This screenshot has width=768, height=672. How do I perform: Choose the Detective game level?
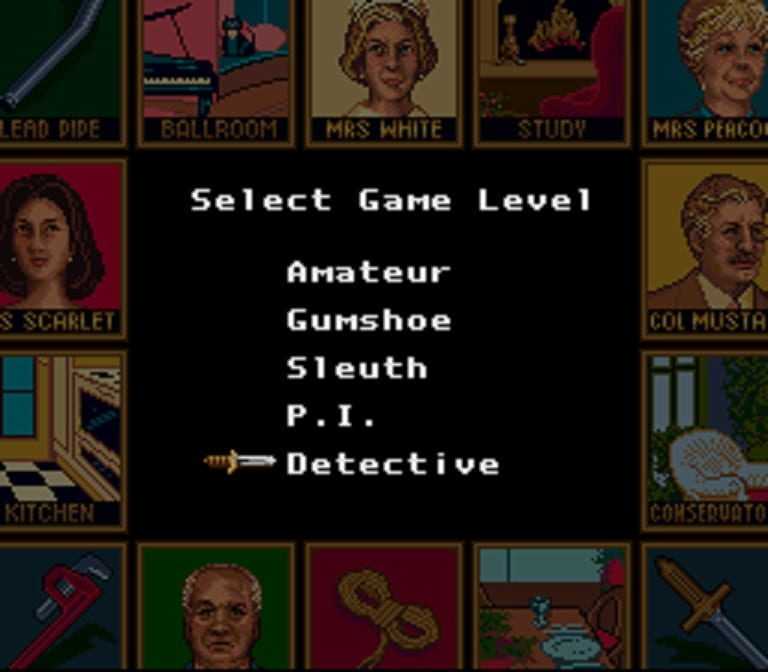tap(392, 464)
